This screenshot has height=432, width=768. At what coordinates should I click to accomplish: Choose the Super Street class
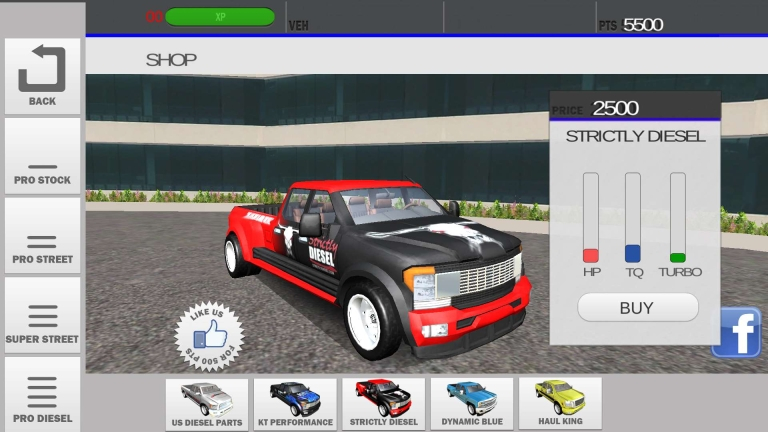[42, 316]
